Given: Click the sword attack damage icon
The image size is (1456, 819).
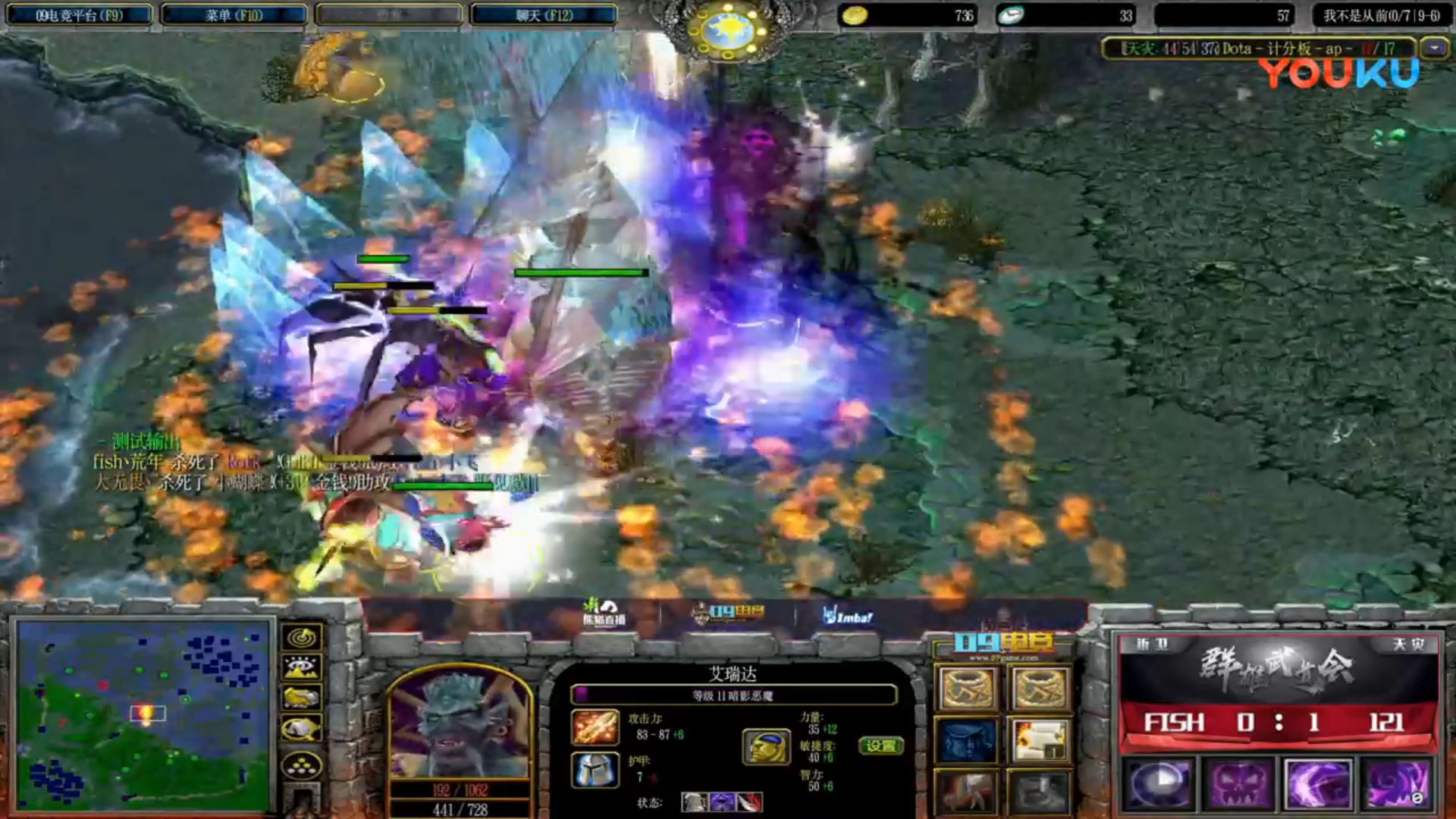Looking at the screenshot, I should coord(595,726).
